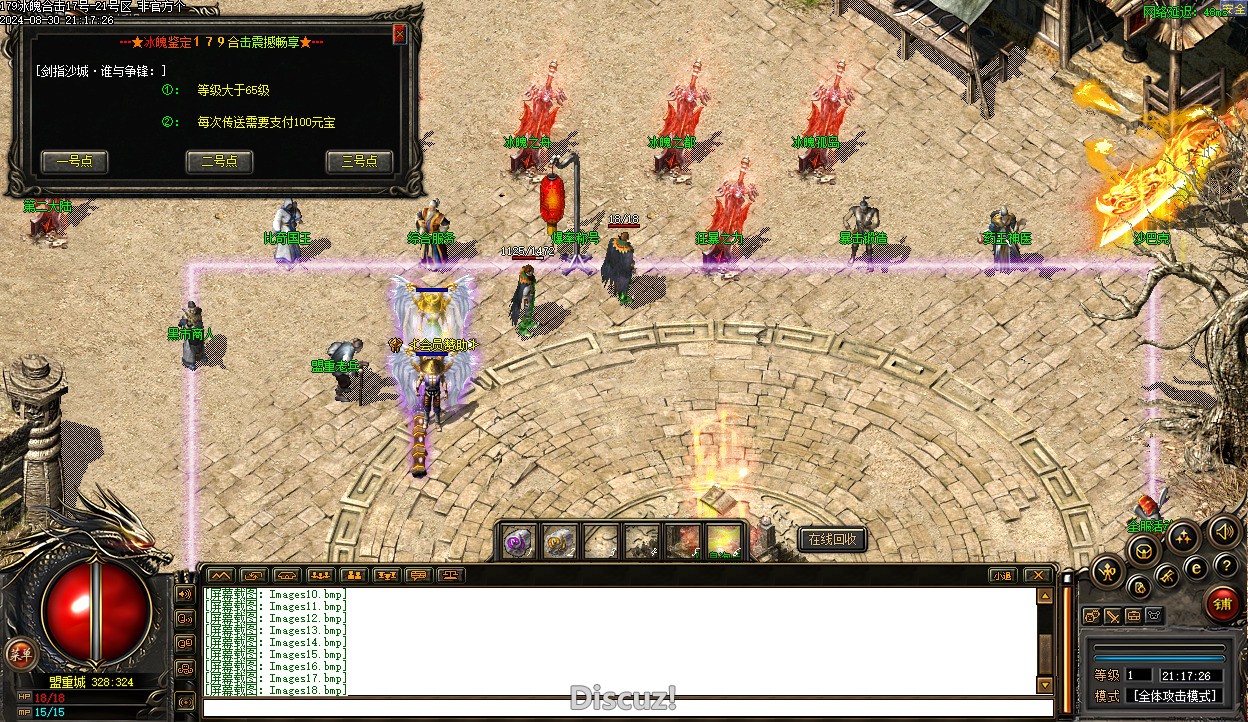Click the chat scroll-up arrow button
Screen dimensions: 1248x722
[1045, 595]
